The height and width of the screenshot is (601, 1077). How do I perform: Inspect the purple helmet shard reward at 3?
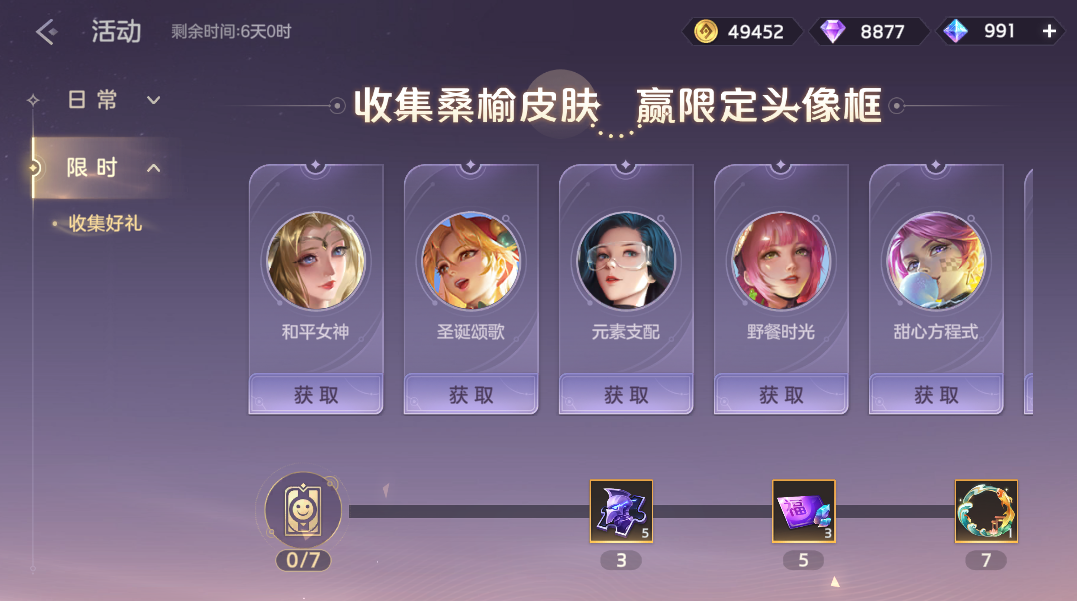tap(621, 511)
